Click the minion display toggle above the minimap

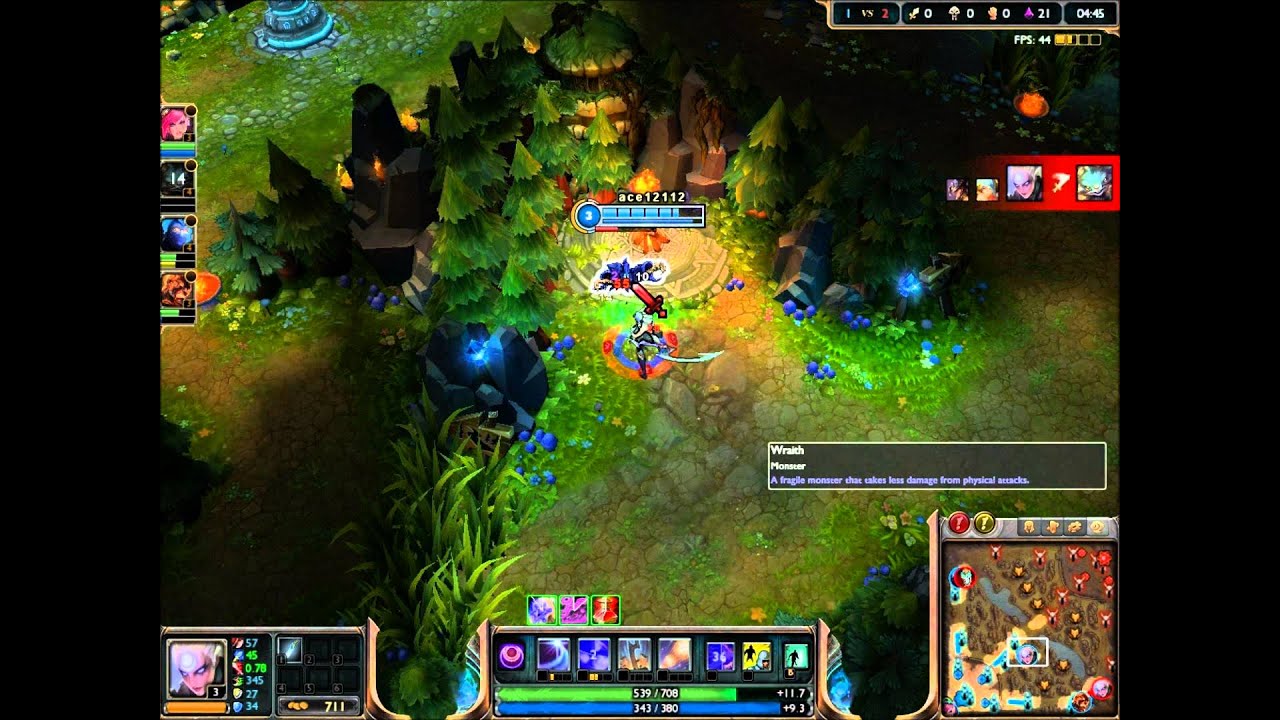(x=1052, y=526)
